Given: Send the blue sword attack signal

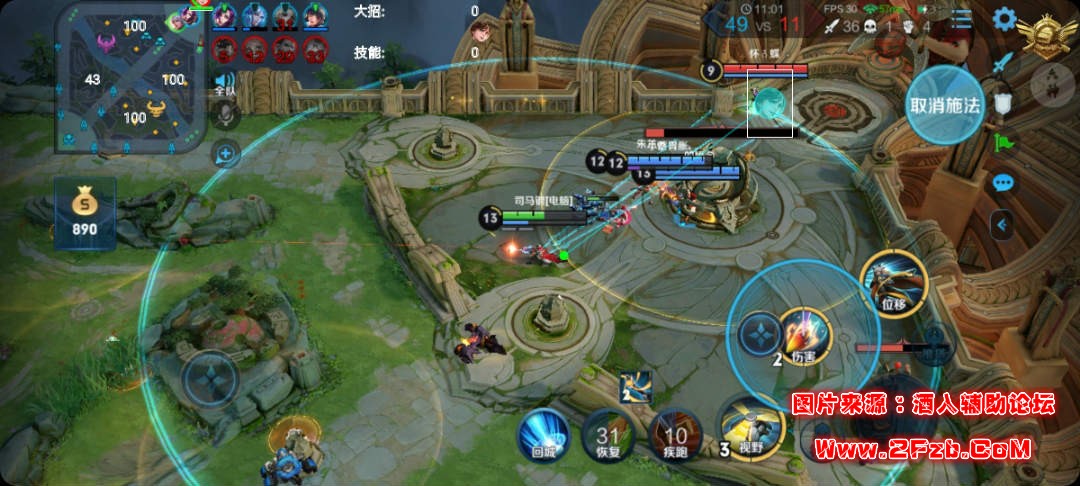Looking at the screenshot, I should click(1003, 63).
